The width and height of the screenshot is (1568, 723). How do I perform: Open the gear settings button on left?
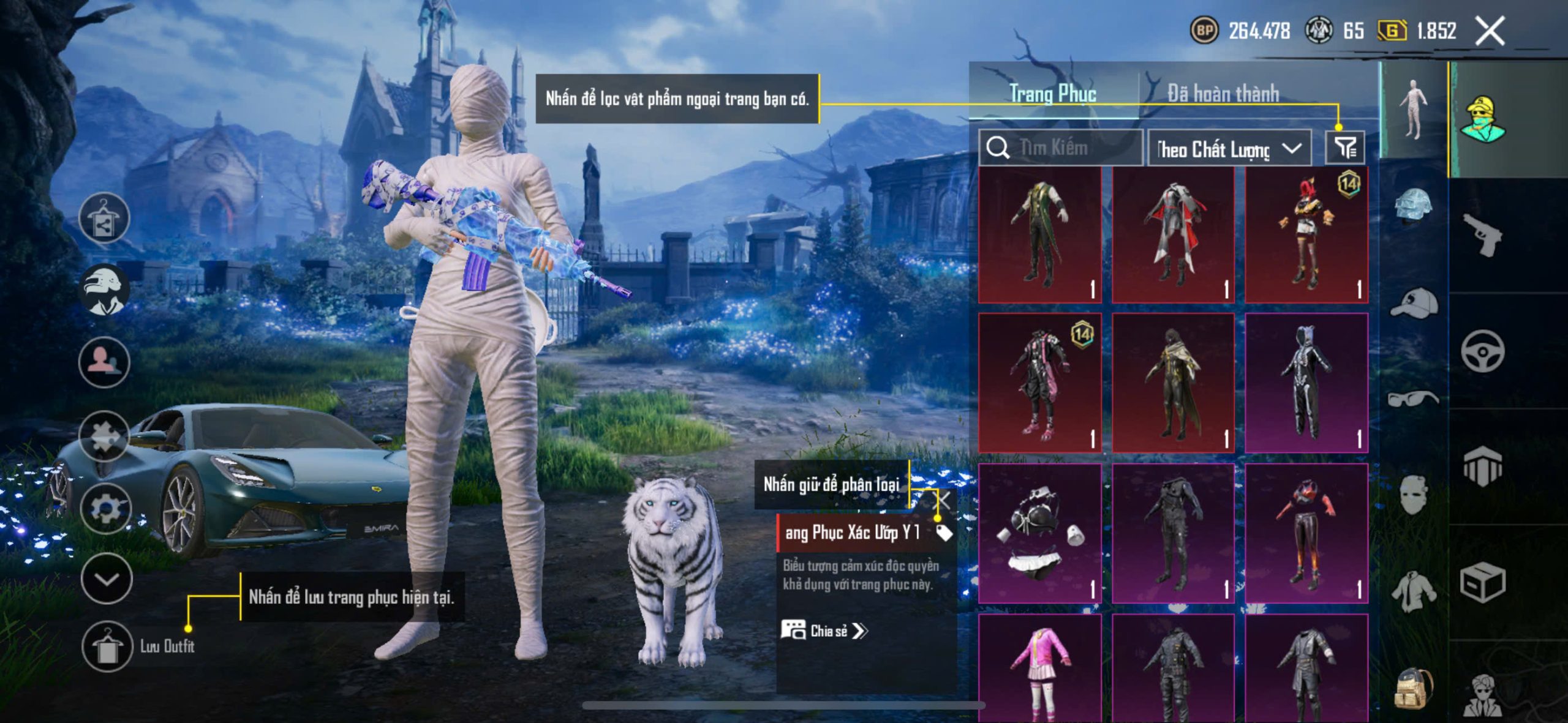[105, 508]
